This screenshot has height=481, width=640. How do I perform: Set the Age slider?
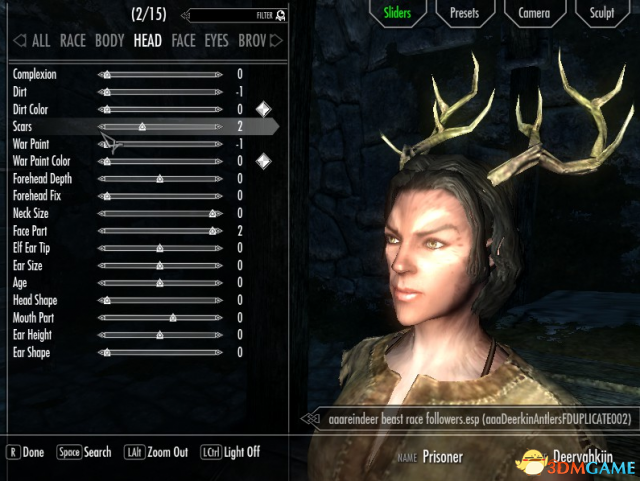pyautogui.click(x=160, y=283)
